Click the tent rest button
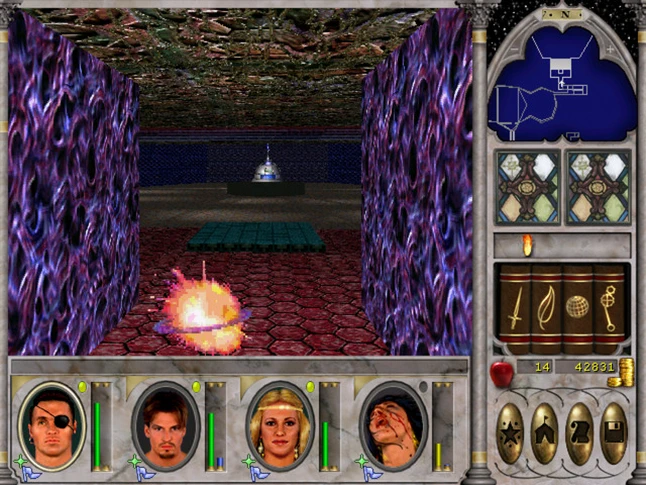The image size is (646, 485). click(x=545, y=433)
